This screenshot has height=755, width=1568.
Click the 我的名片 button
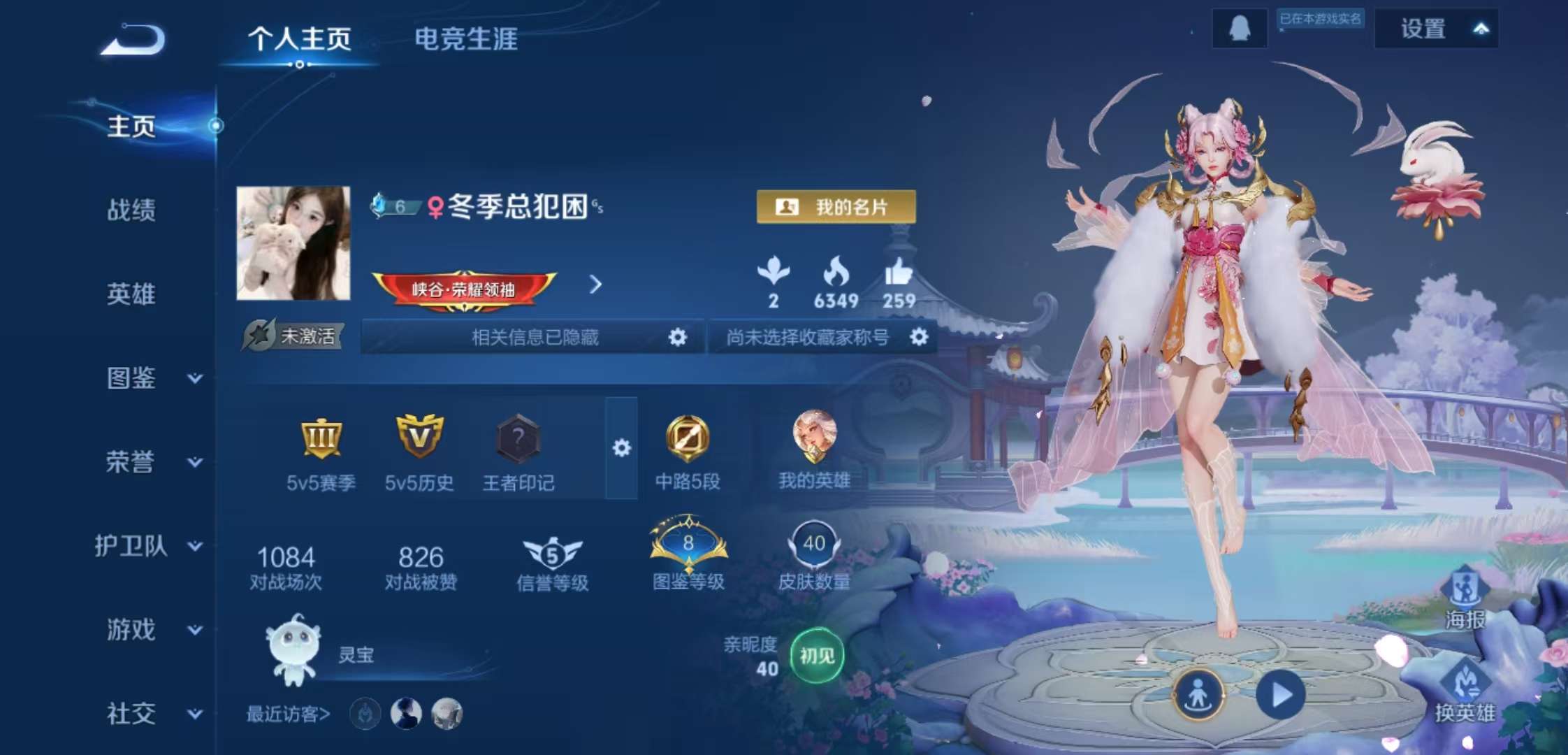pos(836,207)
